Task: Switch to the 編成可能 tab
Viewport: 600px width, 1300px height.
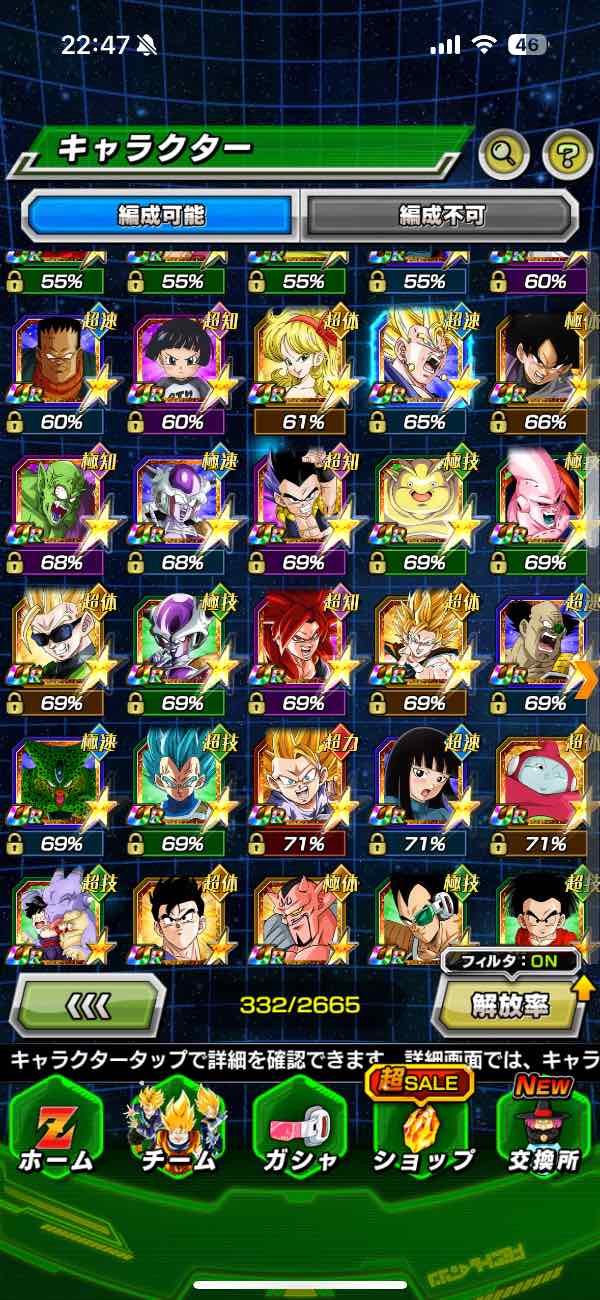Action: pos(161,215)
